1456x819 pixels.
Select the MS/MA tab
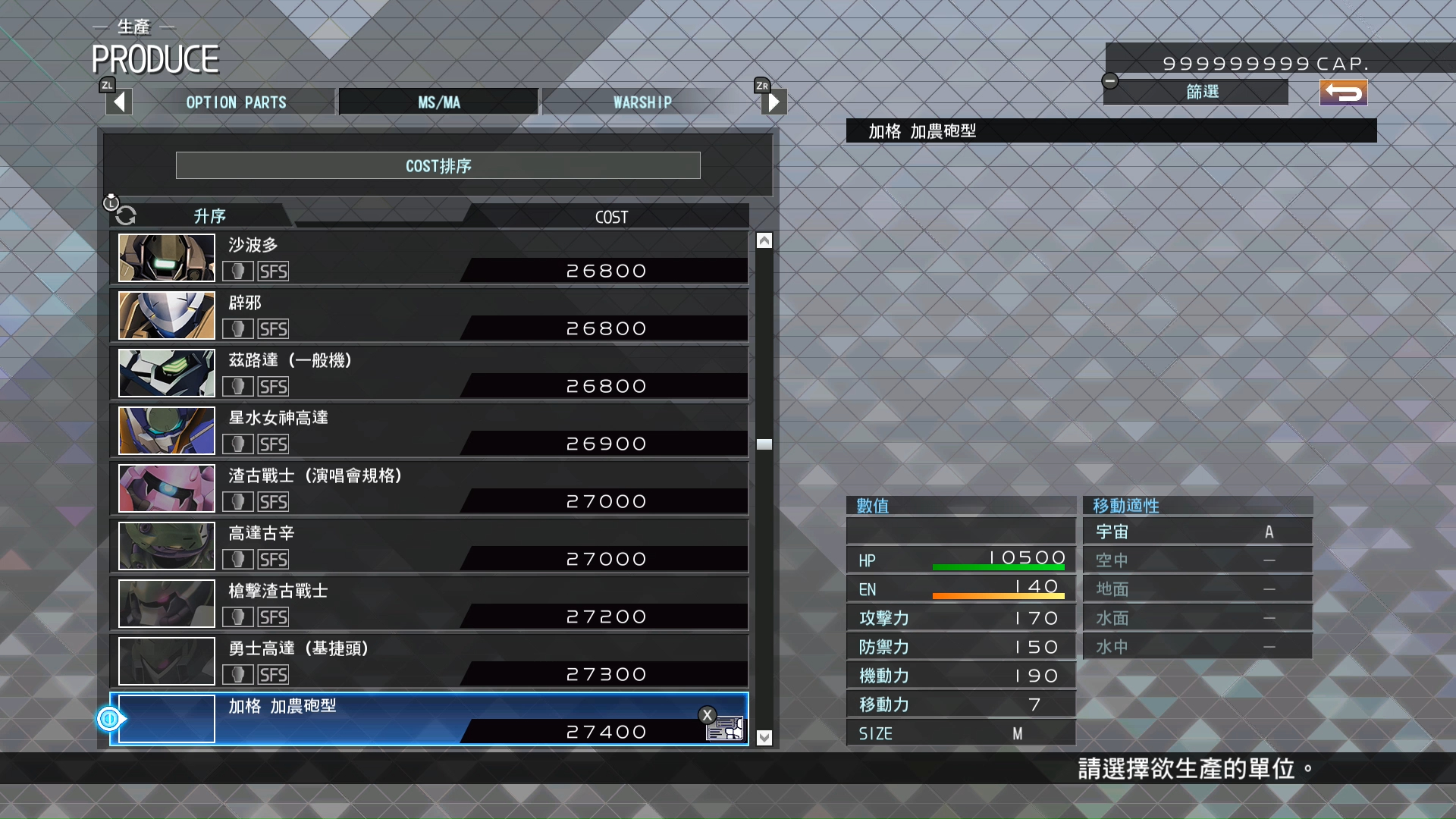[438, 101]
